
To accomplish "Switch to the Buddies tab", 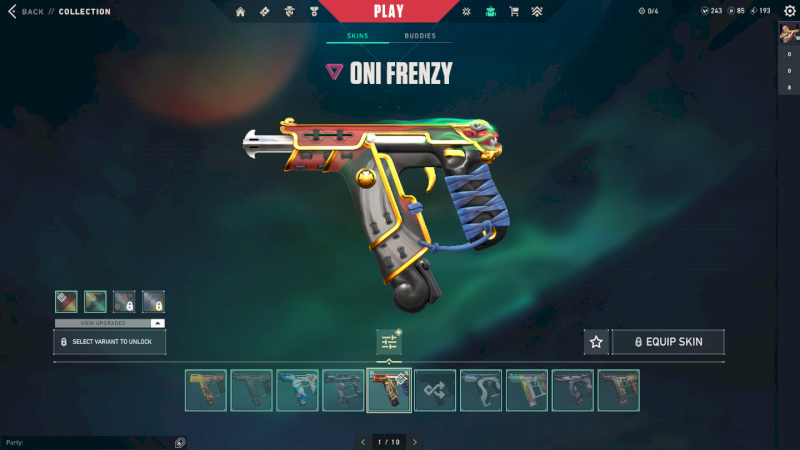I will [420, 36].
